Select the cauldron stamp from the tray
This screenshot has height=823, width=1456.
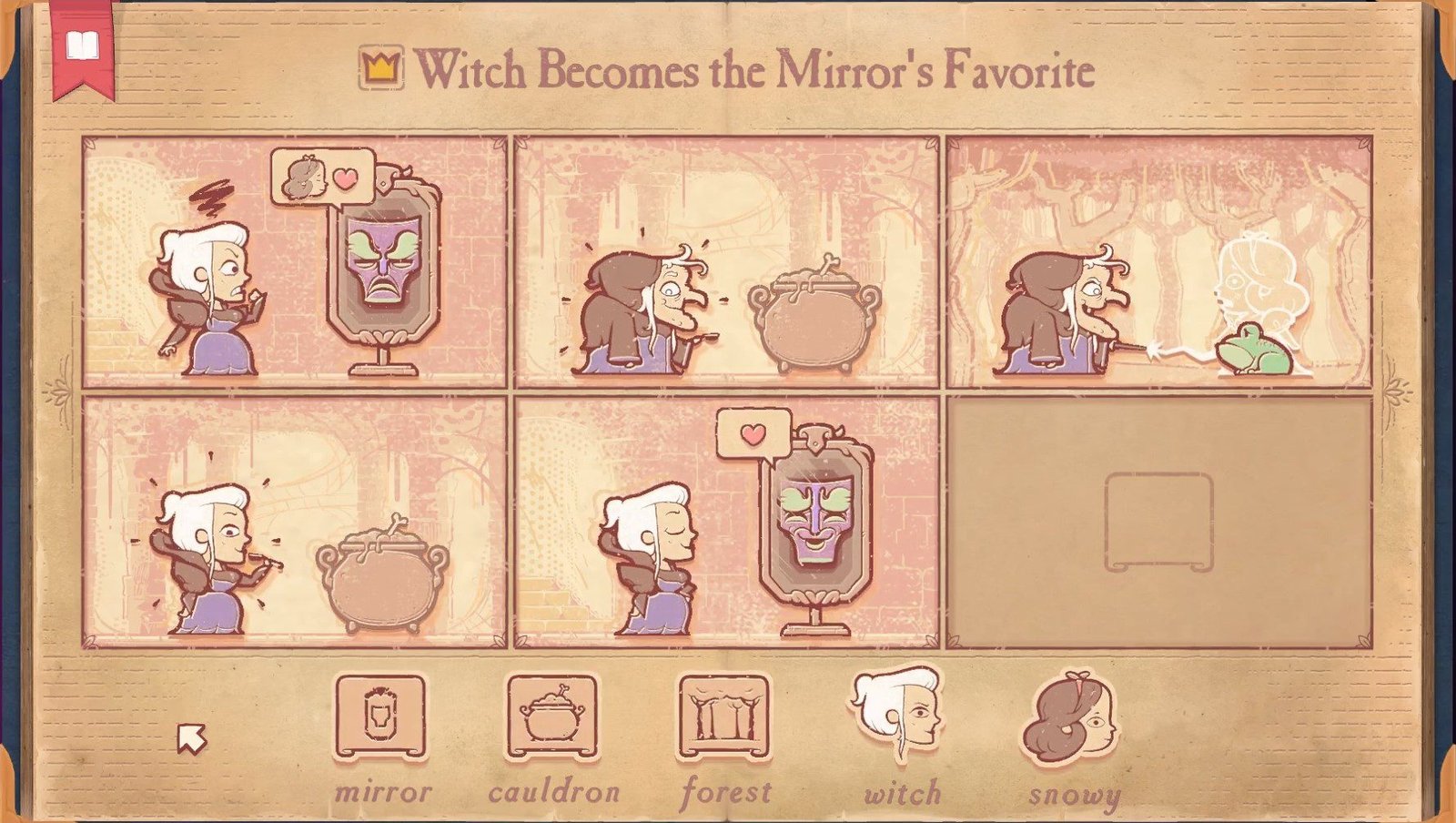(x=551, y=719)
